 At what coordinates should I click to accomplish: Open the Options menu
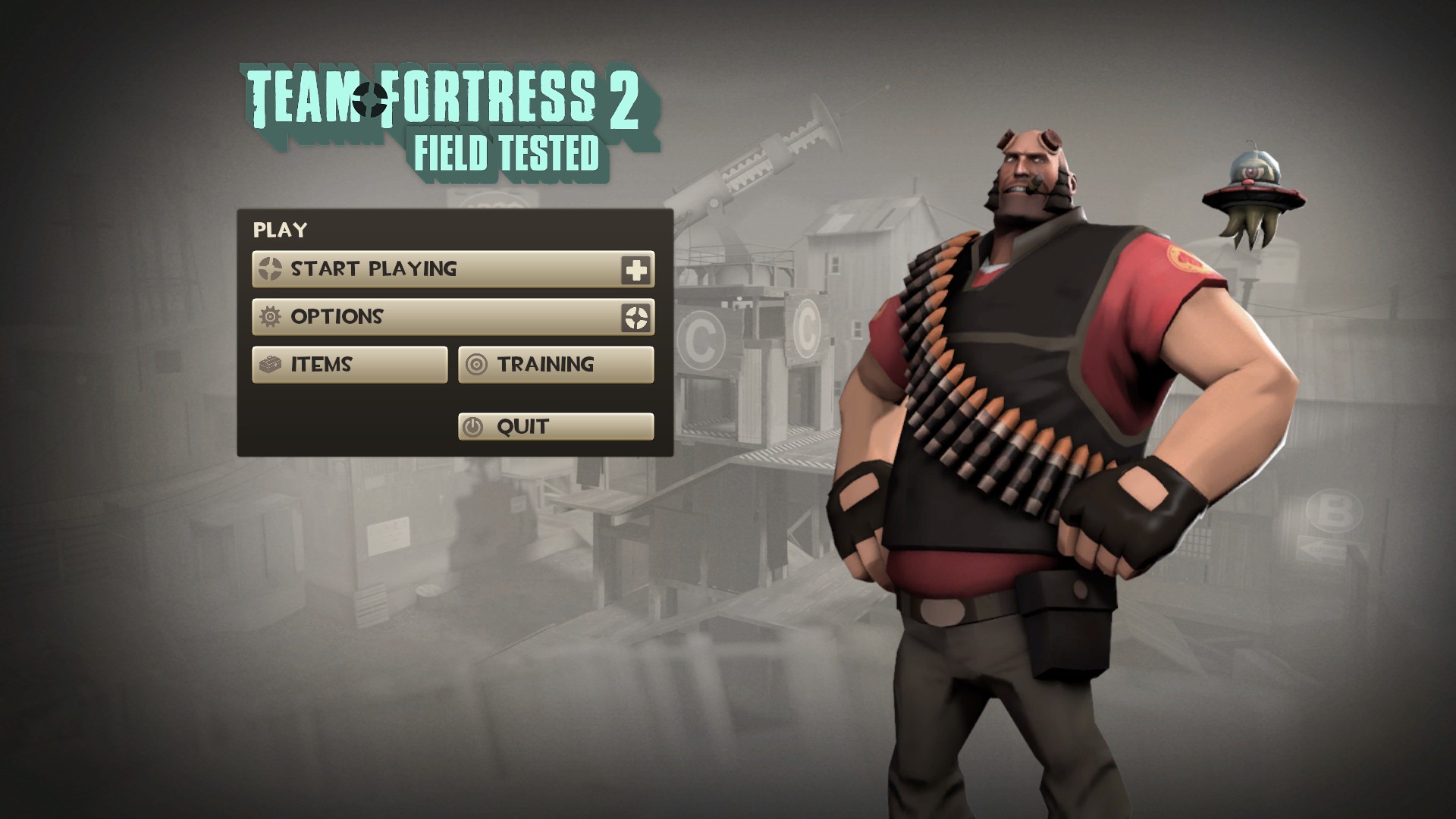pyautogui.click(x=436, y=317)
